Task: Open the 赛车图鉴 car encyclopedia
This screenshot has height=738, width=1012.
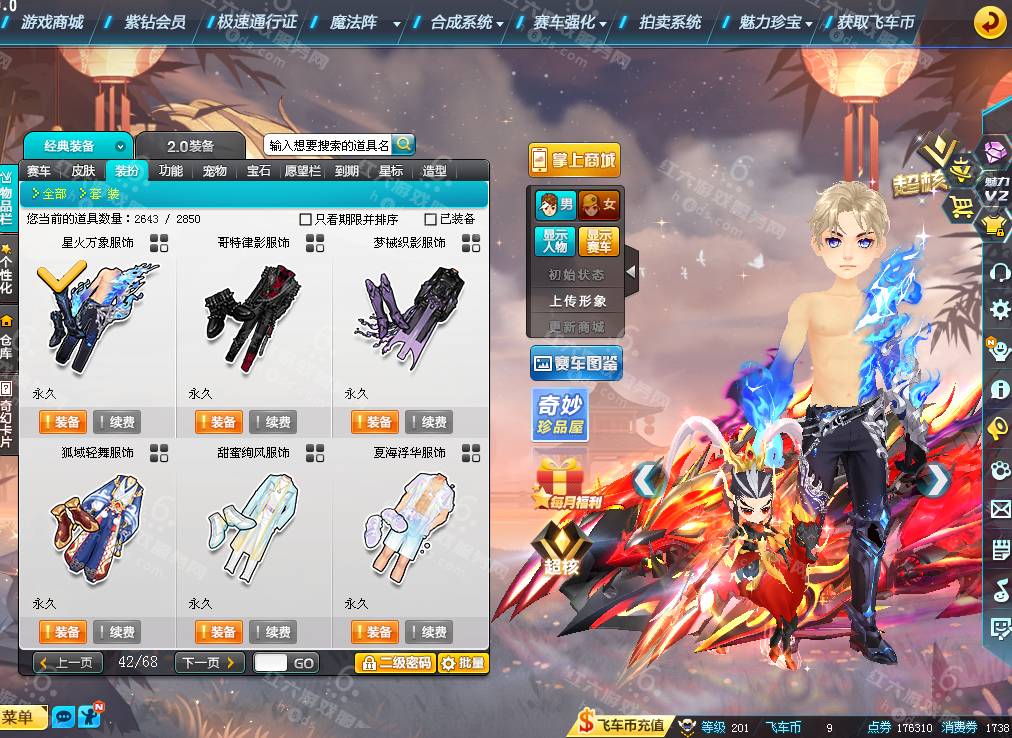Action: [576, 364]
